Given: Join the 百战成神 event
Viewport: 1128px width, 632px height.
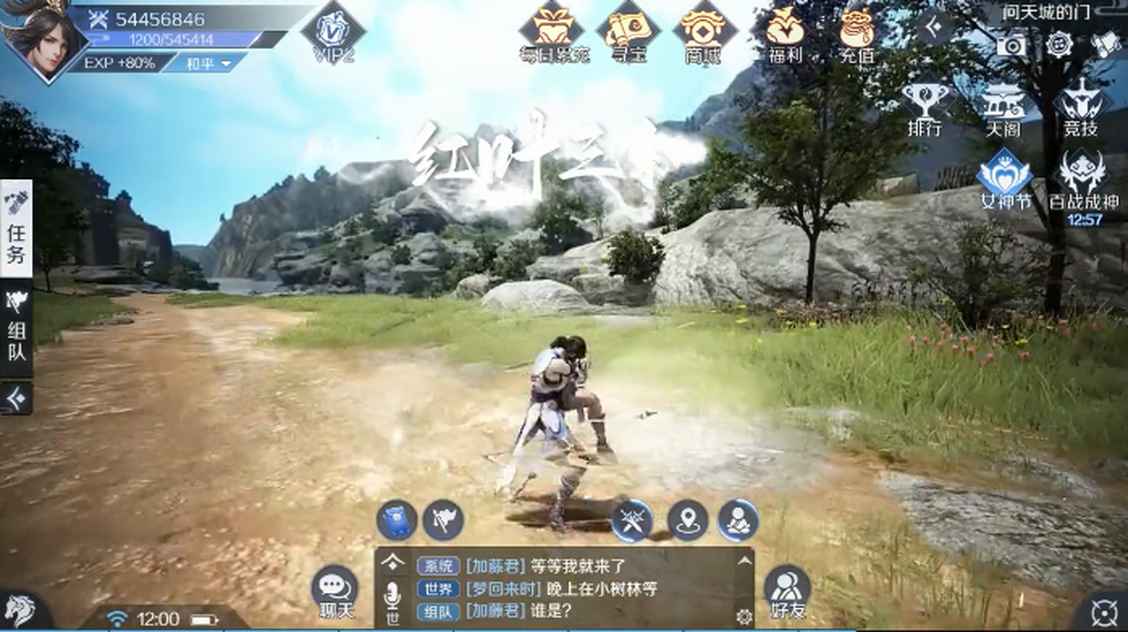Looking at the screenshot, I should point(1084,183).
